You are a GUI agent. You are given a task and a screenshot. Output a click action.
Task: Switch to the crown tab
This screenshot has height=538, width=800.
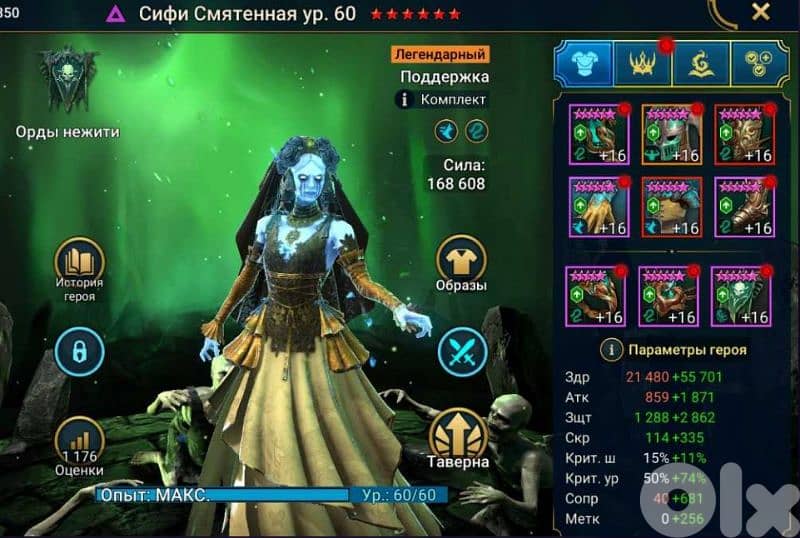[x=642, y=63]
